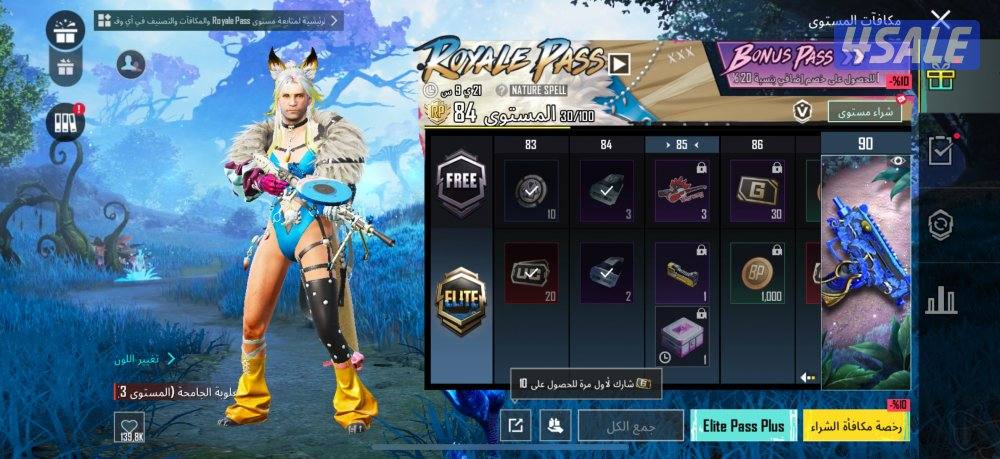Switch to the missions checklist tab
The image size is (1000, 459).
pos(940,151)
